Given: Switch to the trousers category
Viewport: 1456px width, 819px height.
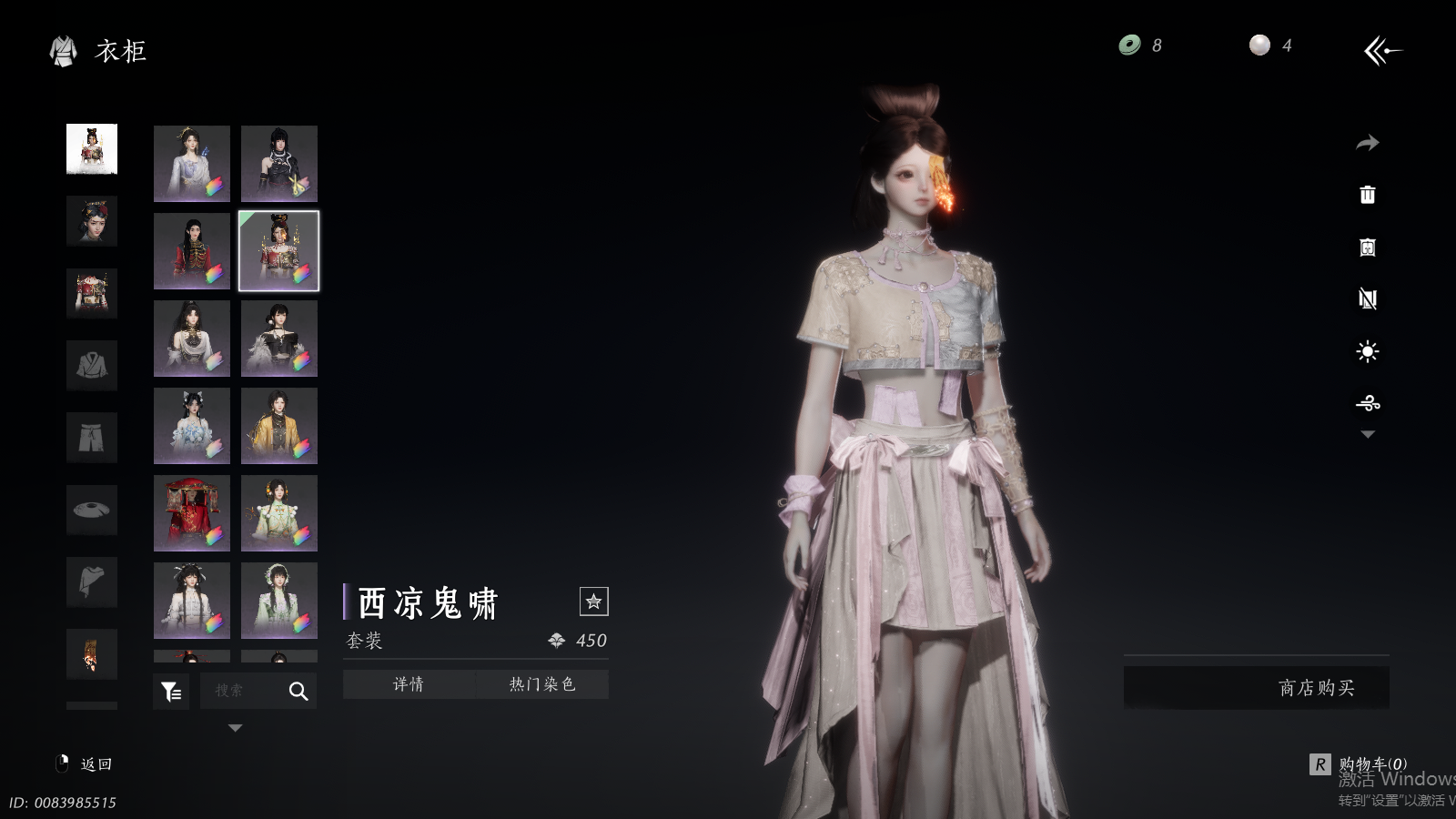Looking at the screenshot, I should 92,438.
